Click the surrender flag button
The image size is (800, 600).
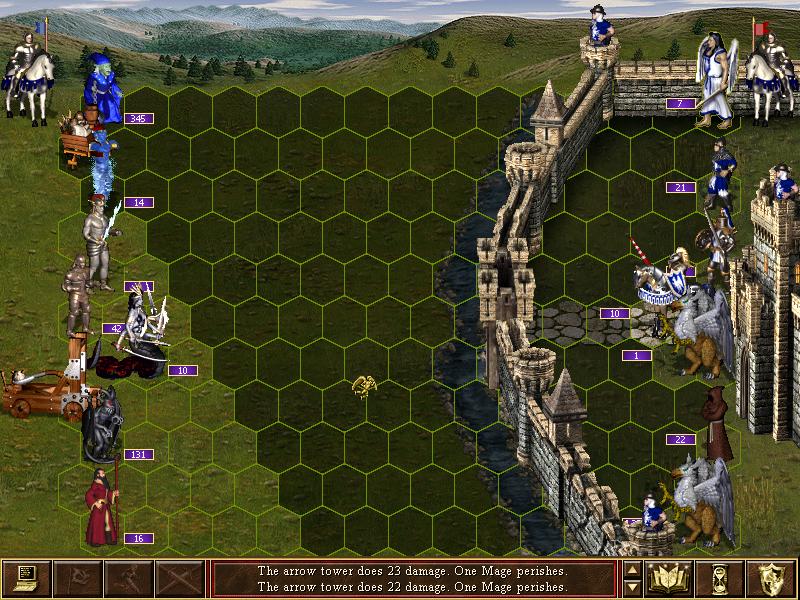pyautogui.click(x=78, y=578)
